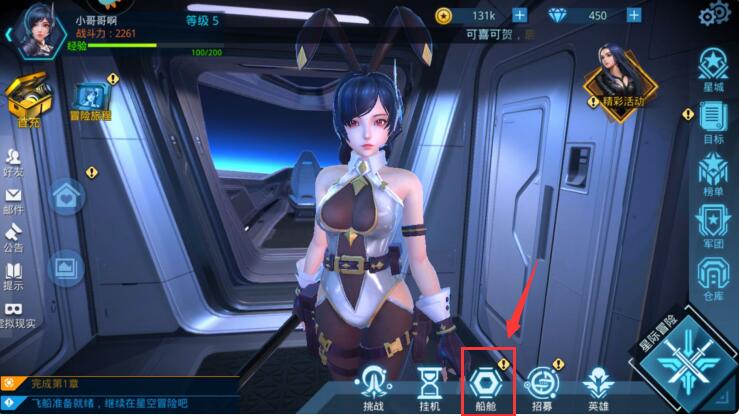Add diamonds with the plus button
The image size is (739, 416).
pyautogui.click(x=633, y=15)
